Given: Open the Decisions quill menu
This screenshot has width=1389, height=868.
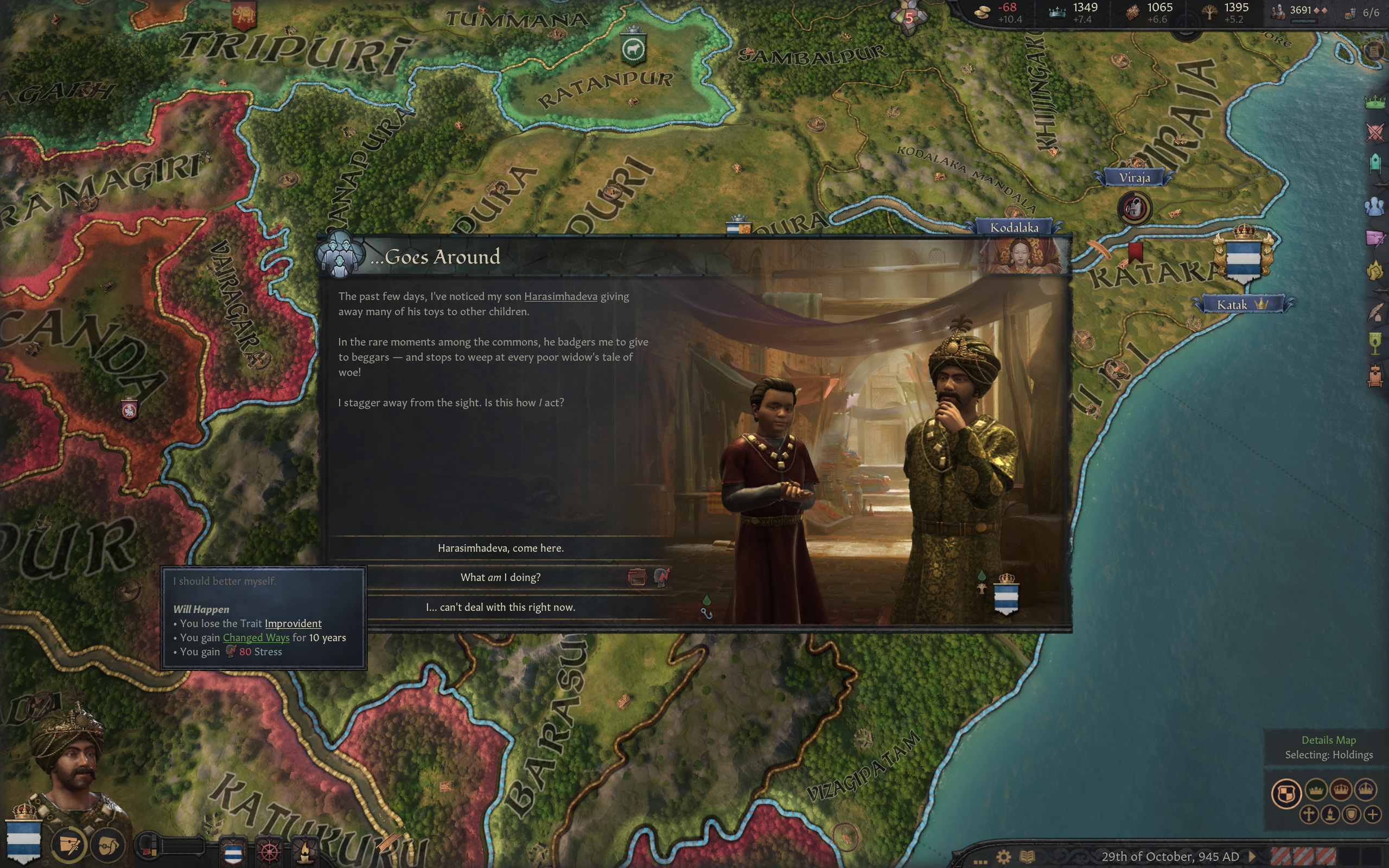Looking at the screenshot, I should click(1375, 313).
